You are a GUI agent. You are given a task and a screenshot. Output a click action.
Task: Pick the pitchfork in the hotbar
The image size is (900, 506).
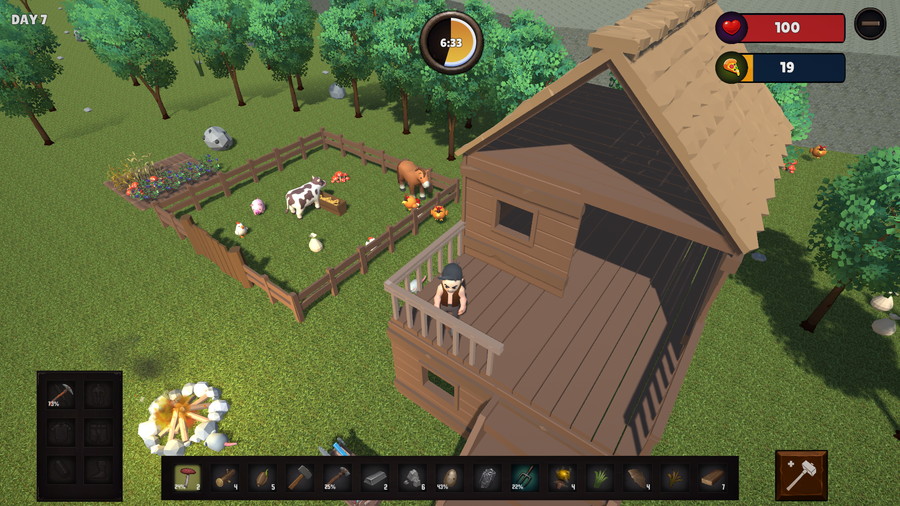point(524,477)
